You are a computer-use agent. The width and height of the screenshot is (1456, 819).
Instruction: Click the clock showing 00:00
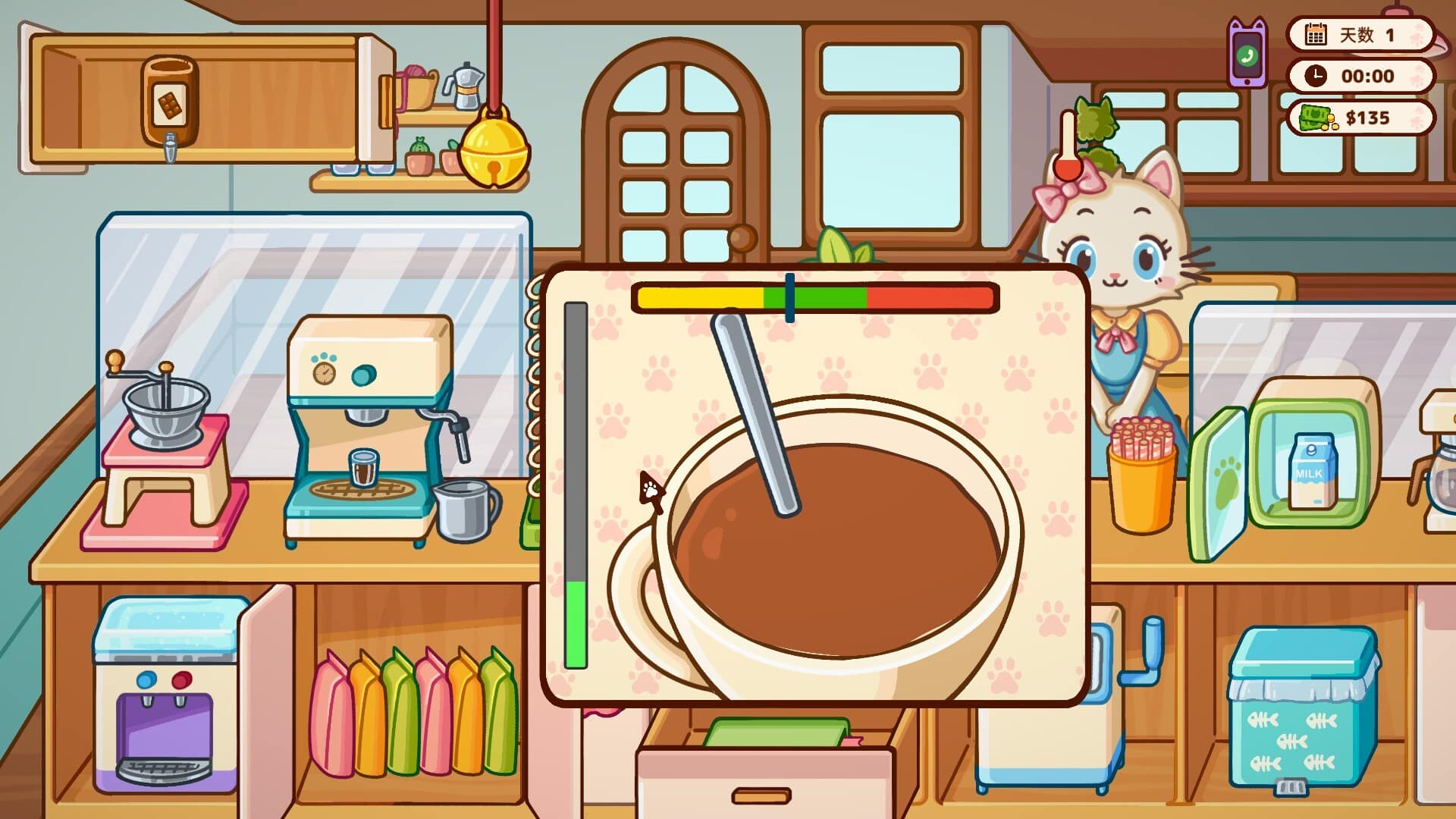(1361, 76)
